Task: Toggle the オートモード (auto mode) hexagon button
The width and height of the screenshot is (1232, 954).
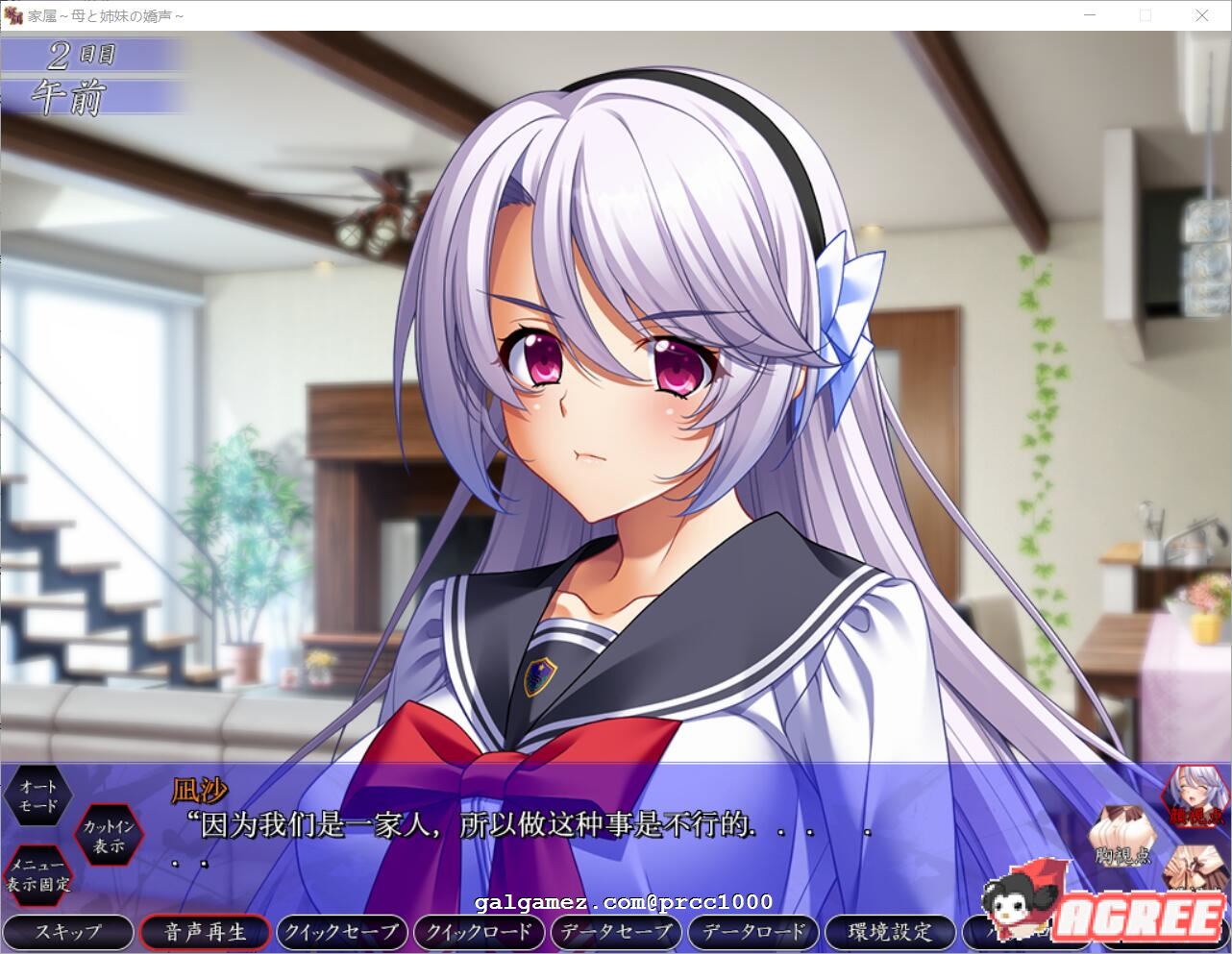Action: click(x=38, y=796)
